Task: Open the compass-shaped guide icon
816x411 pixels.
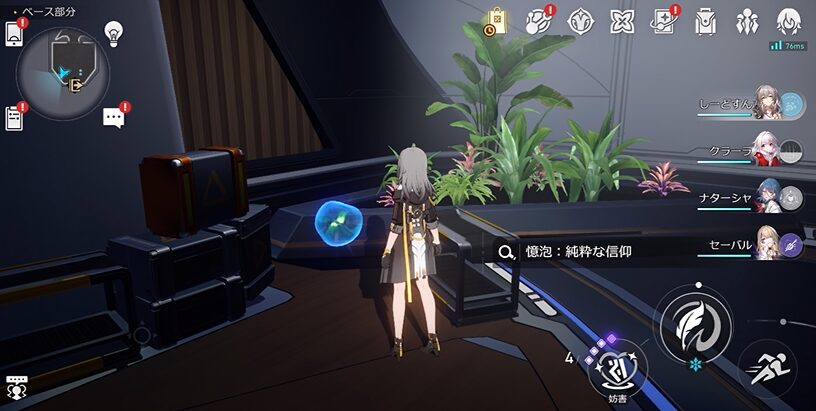Action: click(580, 21)
